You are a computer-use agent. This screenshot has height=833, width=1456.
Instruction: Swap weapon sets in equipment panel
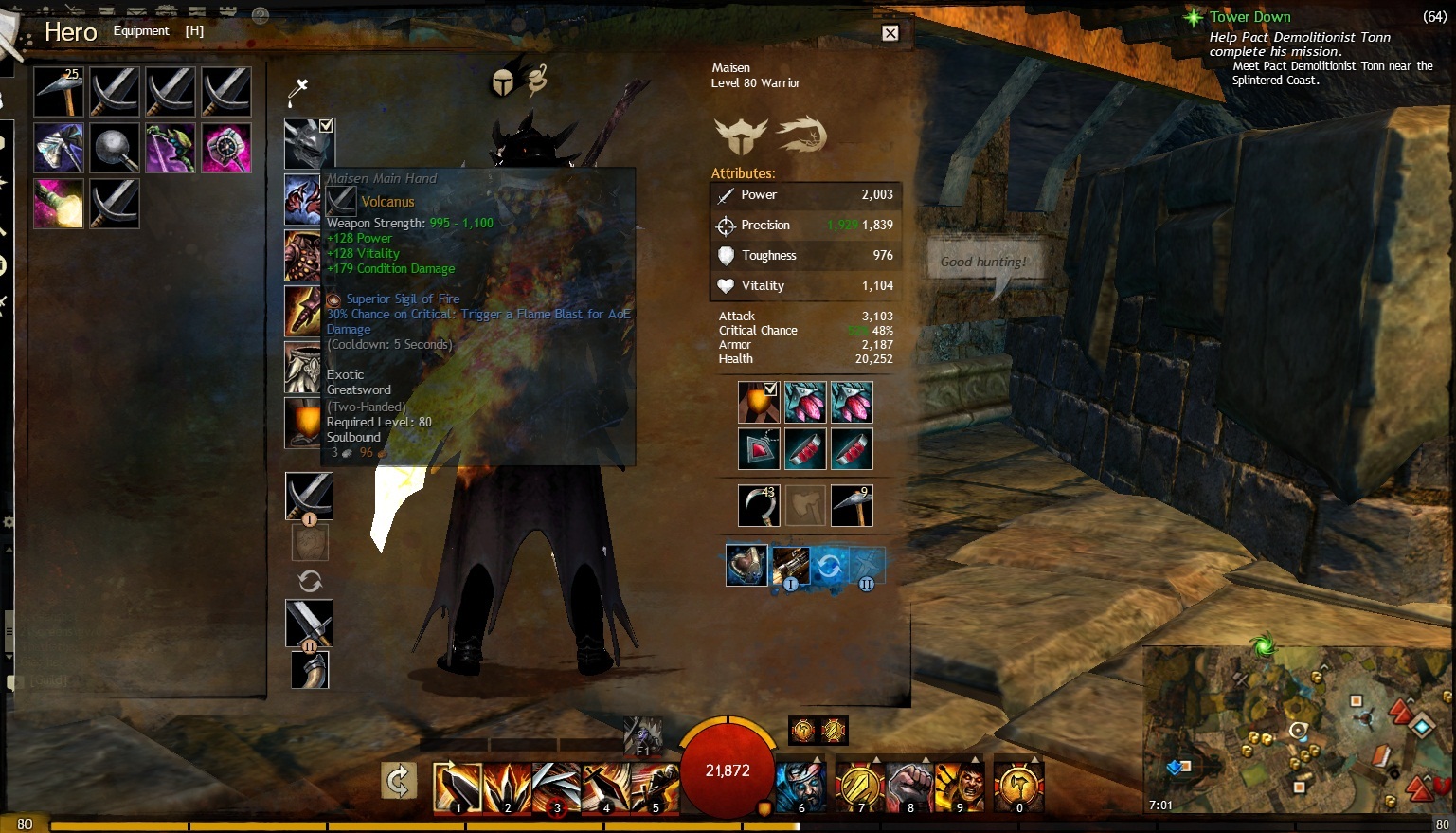point(310,581)
